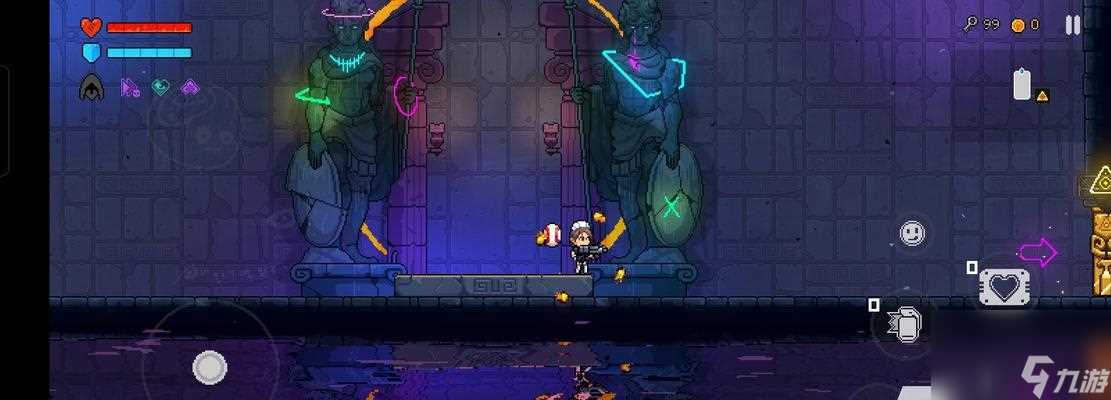Image resolution: width=1111 pixels, height=400 pixels.
Task: Throw a grenade using the grenade button
Action: [x=903, y=323]
